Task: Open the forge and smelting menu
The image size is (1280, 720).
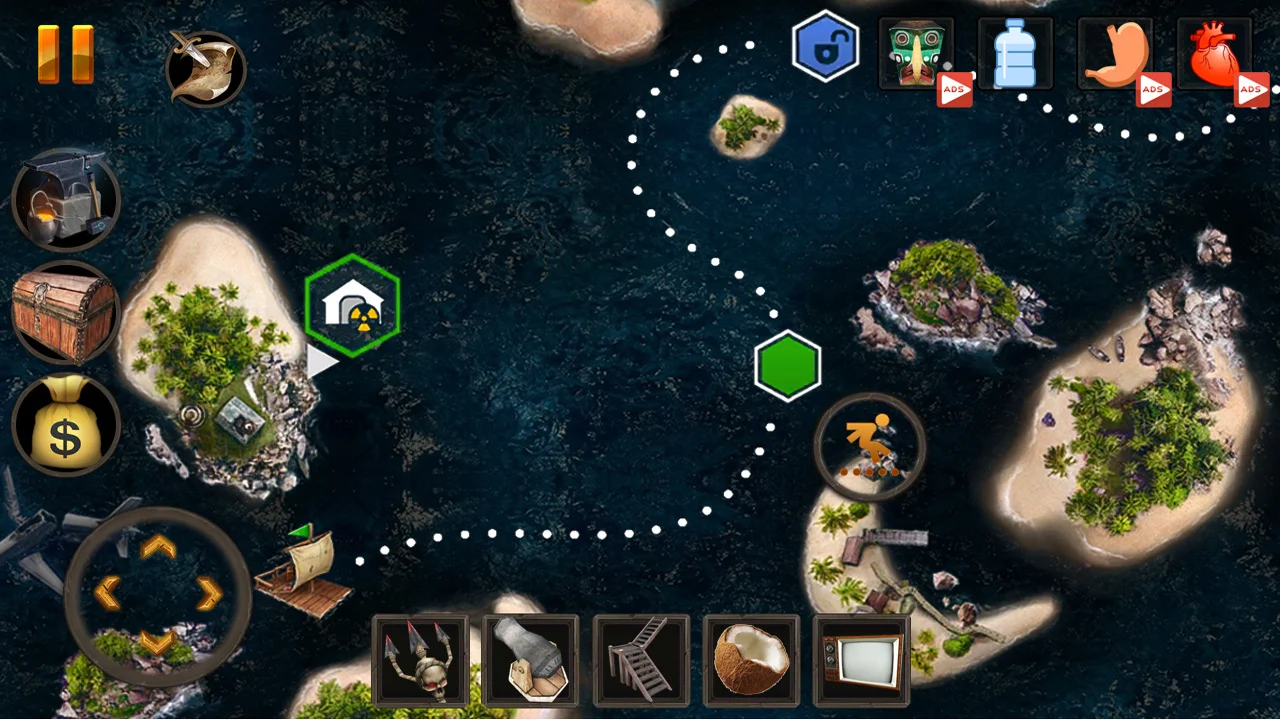Action: tap(65, 199)
